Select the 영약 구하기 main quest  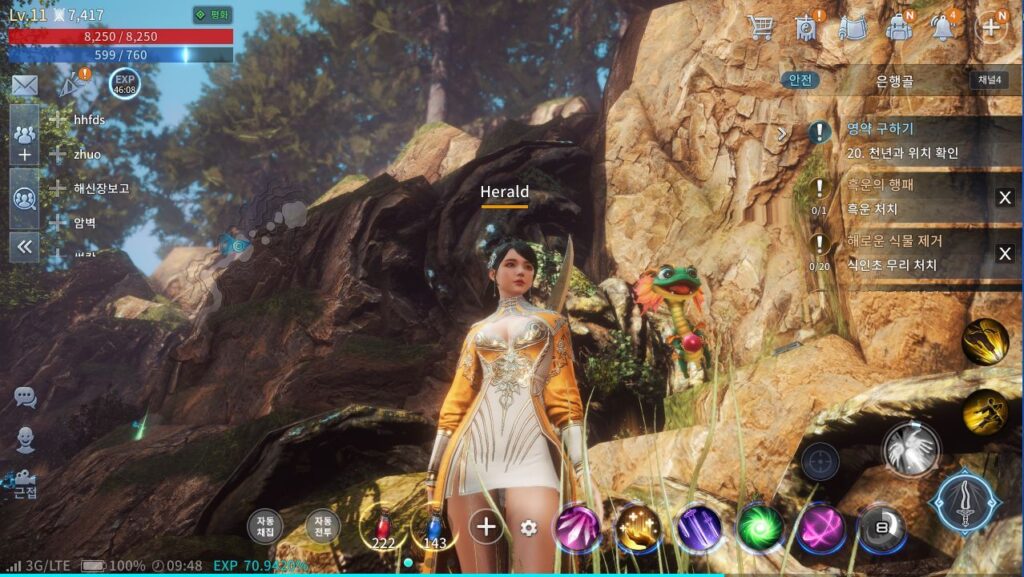(x=900, y=140)
